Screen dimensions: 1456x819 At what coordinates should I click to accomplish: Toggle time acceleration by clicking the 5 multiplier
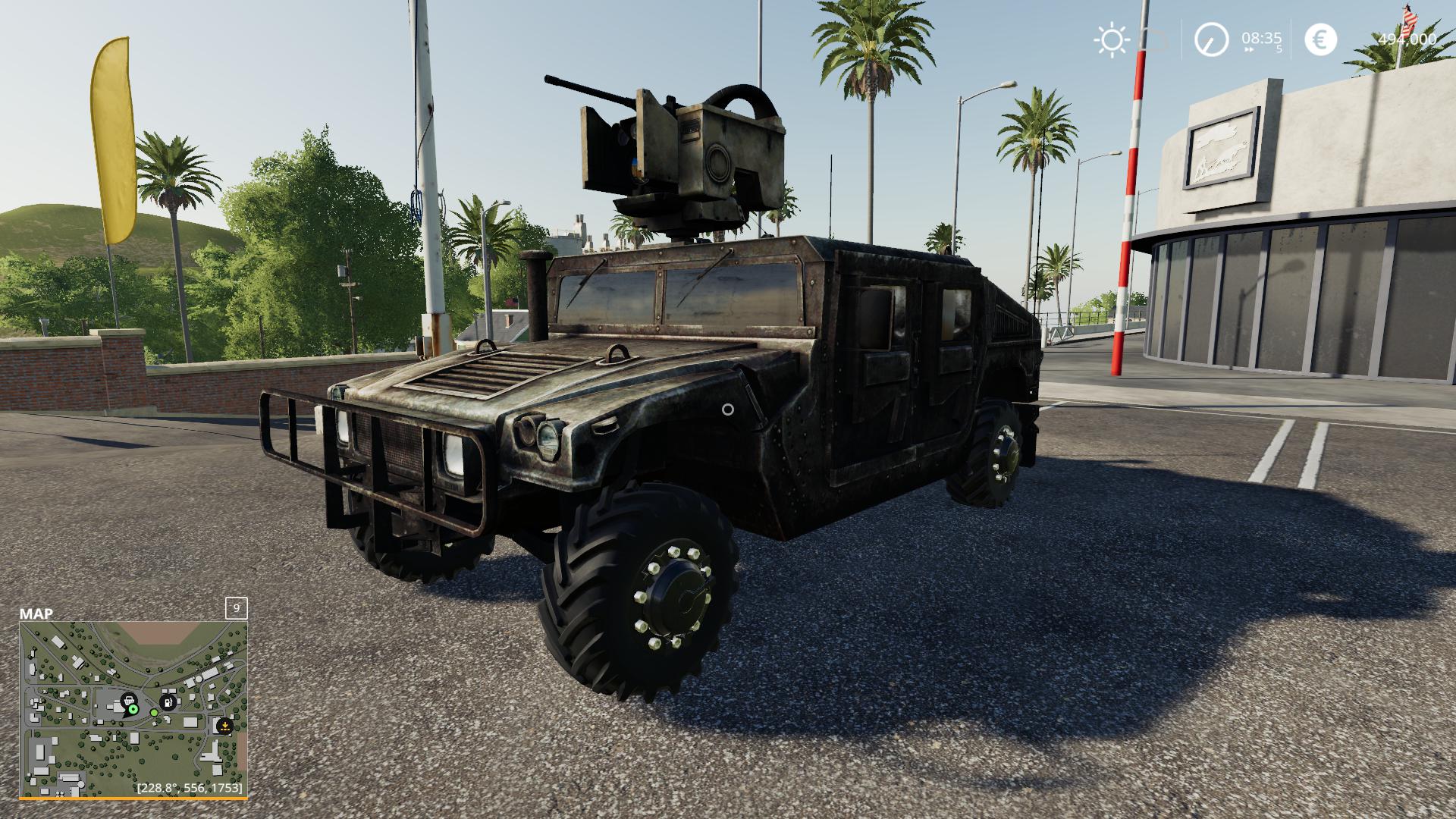point(1279,50)
